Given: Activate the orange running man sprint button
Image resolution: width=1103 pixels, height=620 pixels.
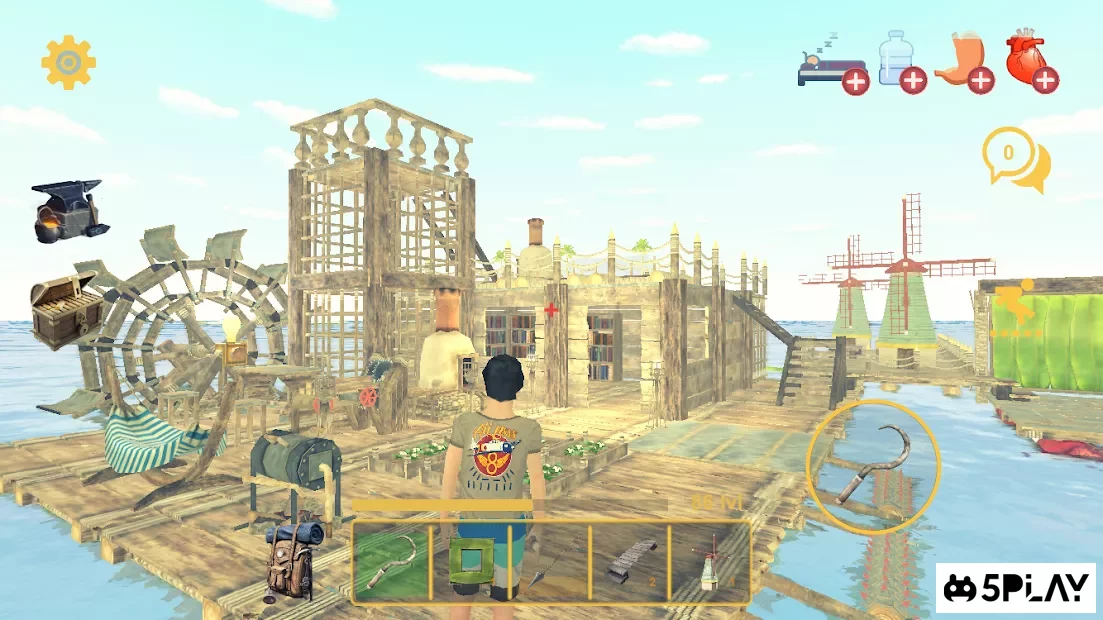Looking at the screenshot, I should pos(1016,309).
